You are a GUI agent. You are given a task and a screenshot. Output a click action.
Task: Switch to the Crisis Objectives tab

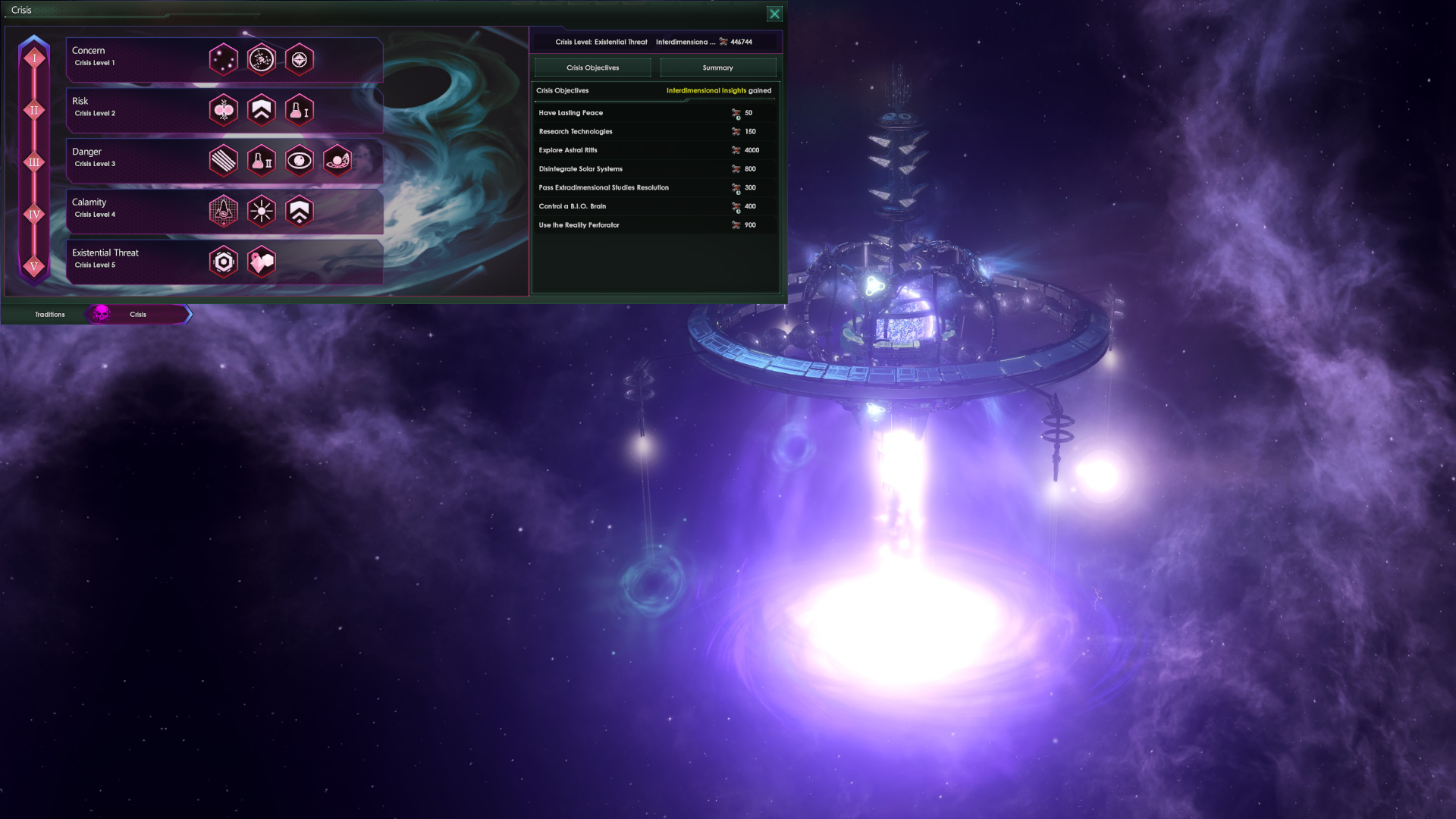[592, 67]
